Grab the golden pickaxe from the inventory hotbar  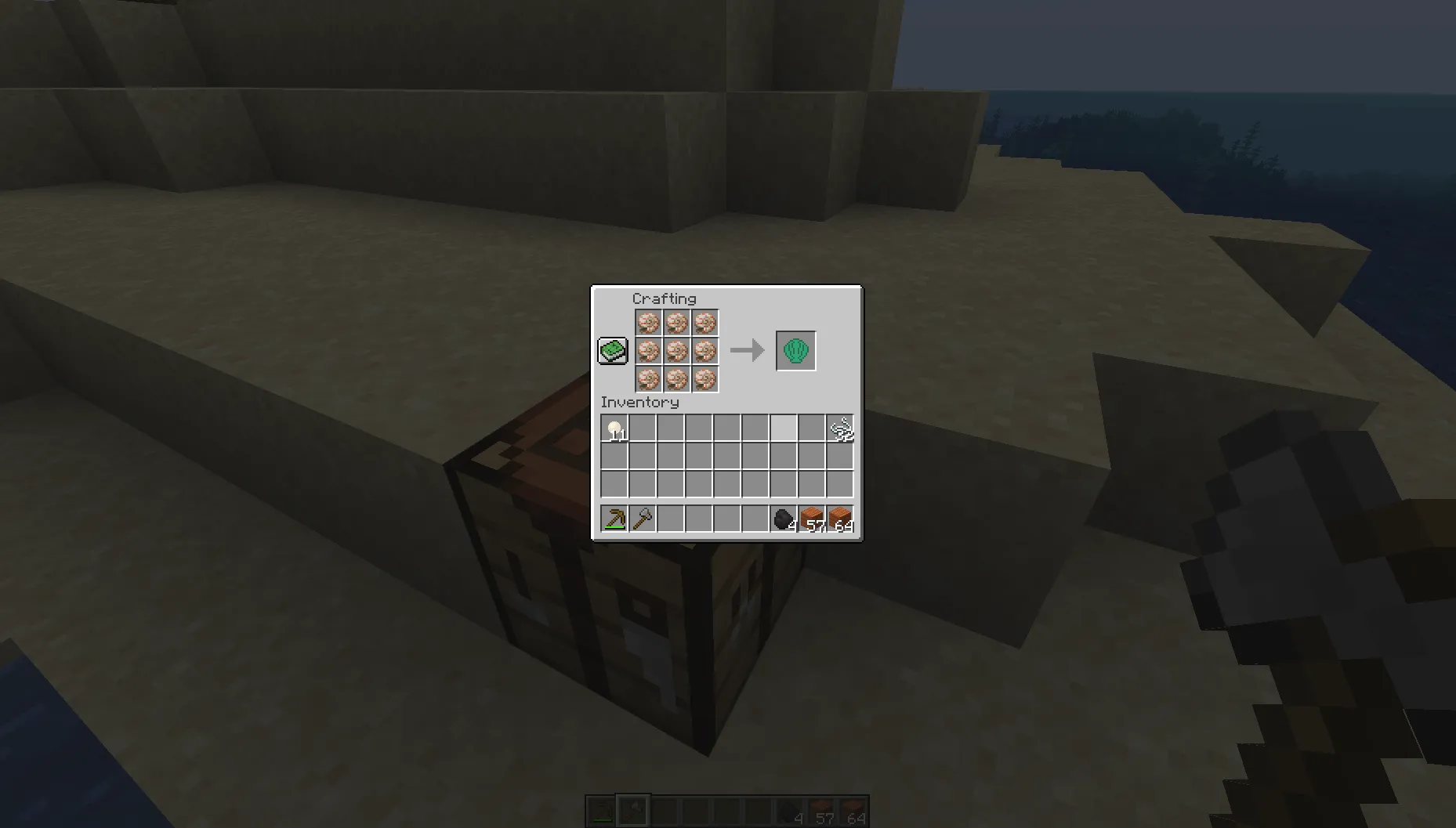[616, 519]
